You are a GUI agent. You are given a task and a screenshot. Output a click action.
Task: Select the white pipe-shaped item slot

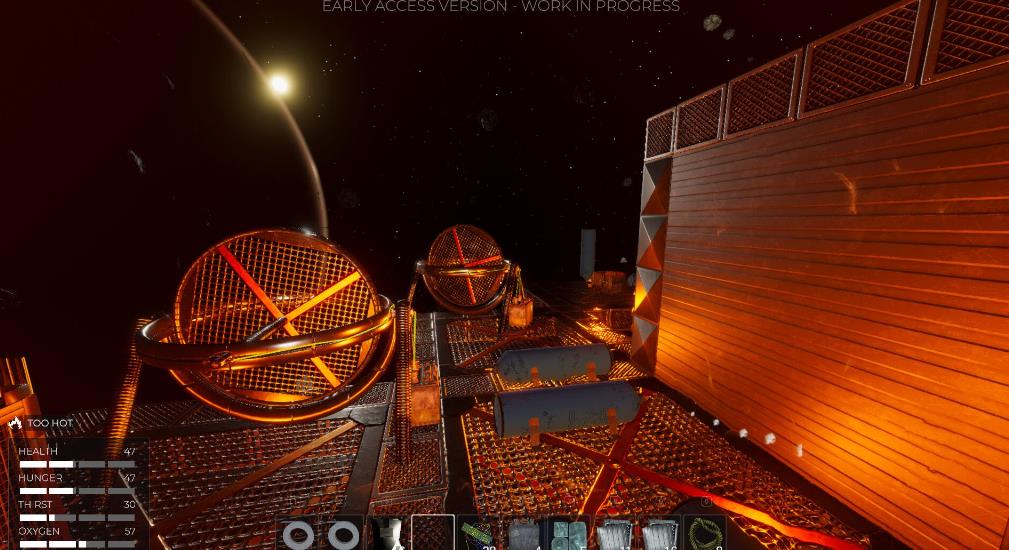389,534
